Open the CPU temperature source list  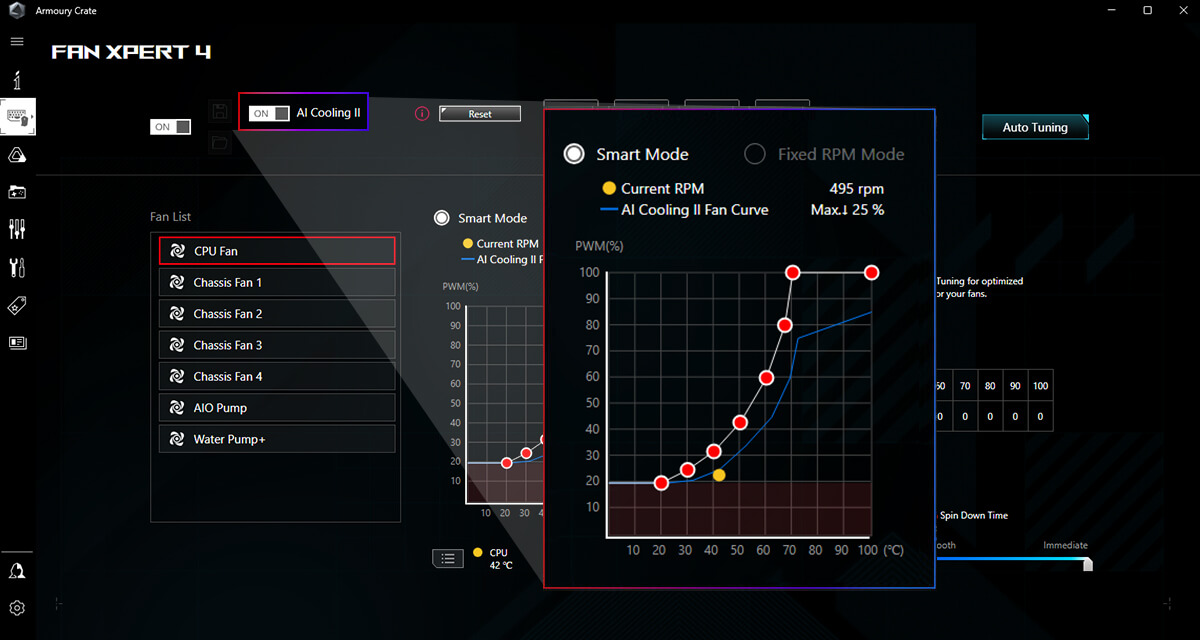(x=447, y=558)
